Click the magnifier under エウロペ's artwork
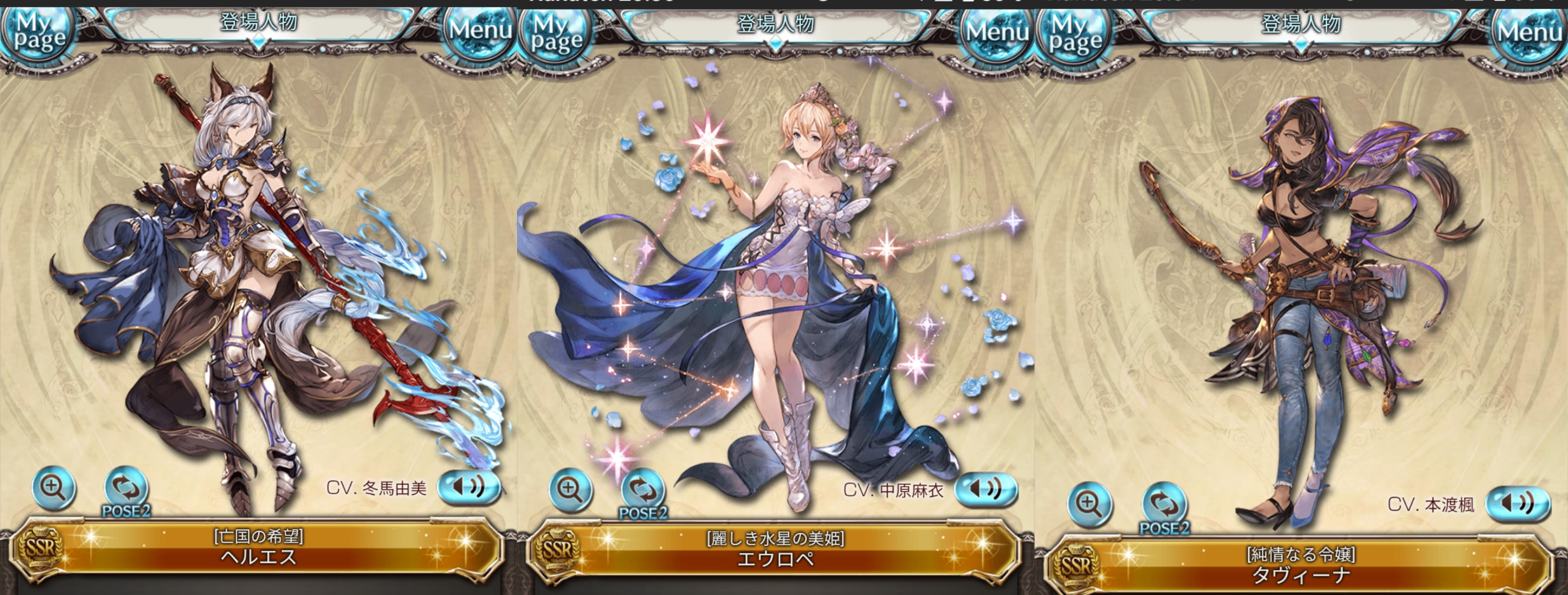Viewport: 1568px width, 595px height. tap(570, 489)
